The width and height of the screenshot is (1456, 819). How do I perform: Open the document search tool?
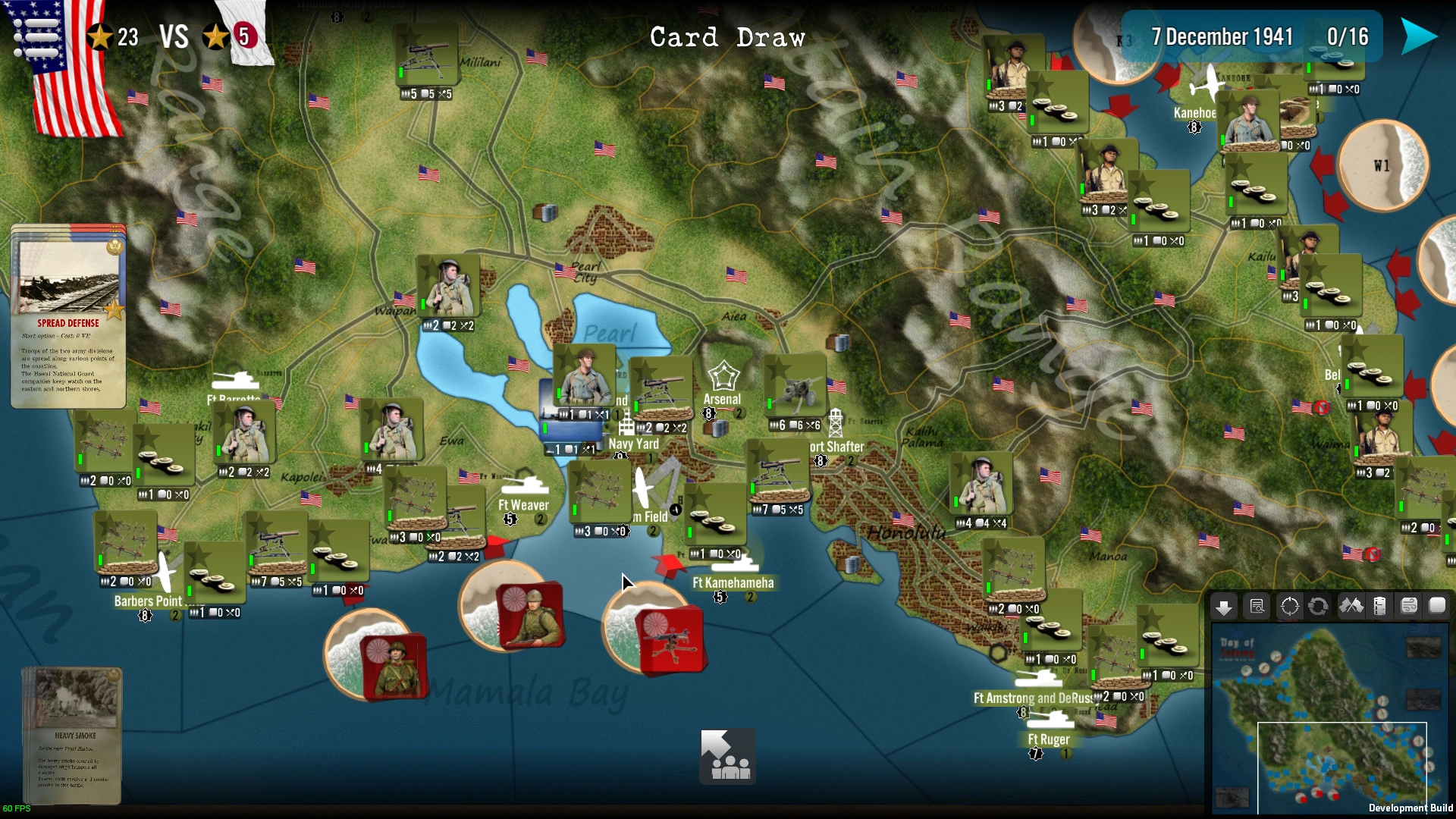point(1257,607)
